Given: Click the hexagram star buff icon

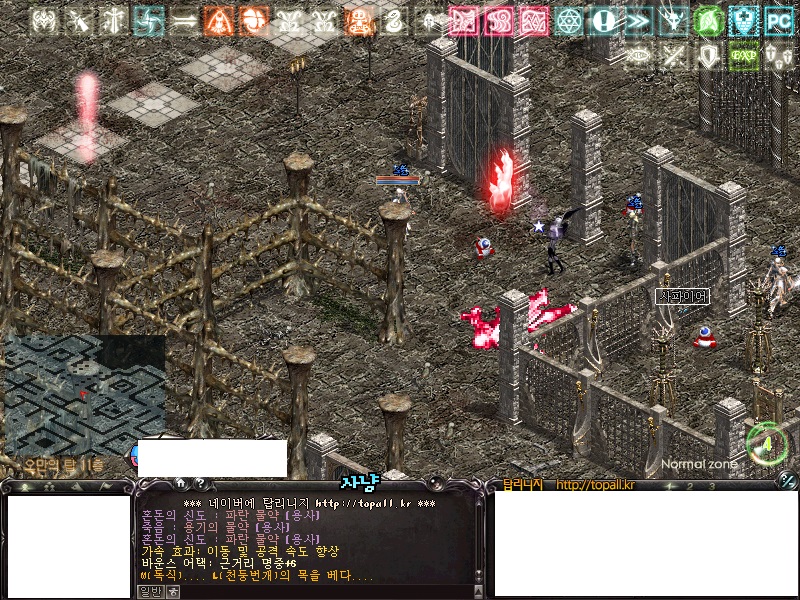Looking at the screenshot, I should coord(569,20).
